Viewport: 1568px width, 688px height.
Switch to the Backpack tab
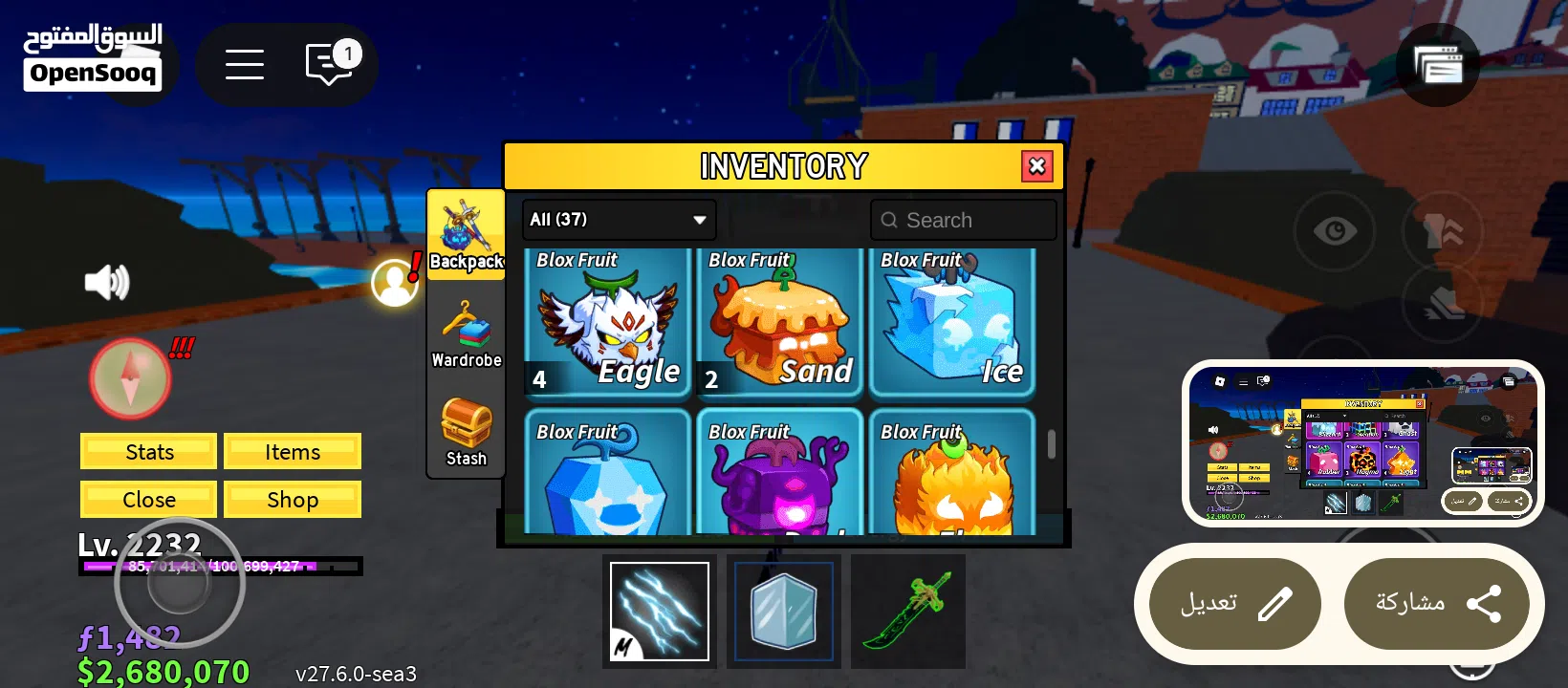pyautogui.click(x=466, y=234)
